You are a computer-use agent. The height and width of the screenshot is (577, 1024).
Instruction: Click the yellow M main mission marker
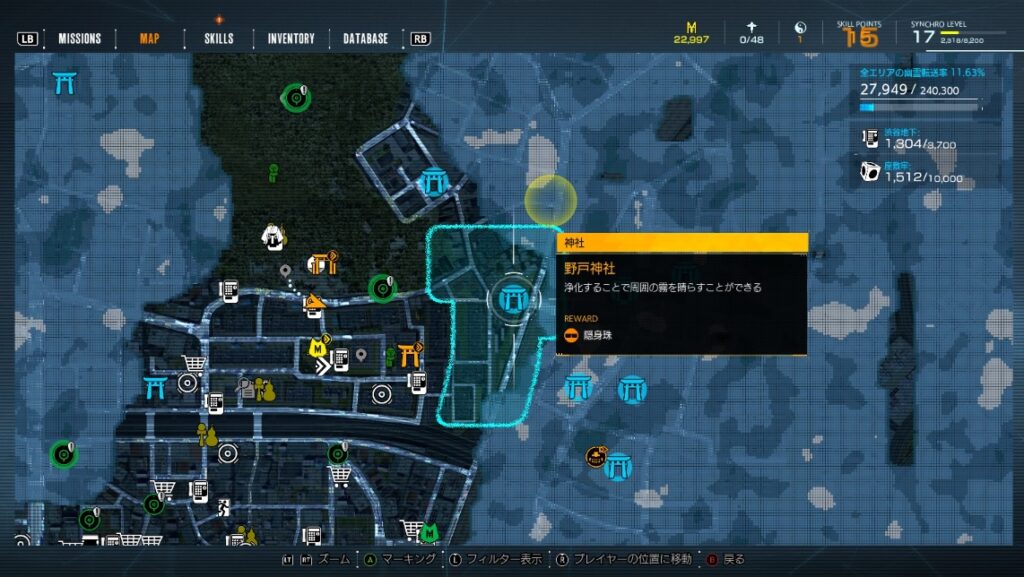point(318,348)
